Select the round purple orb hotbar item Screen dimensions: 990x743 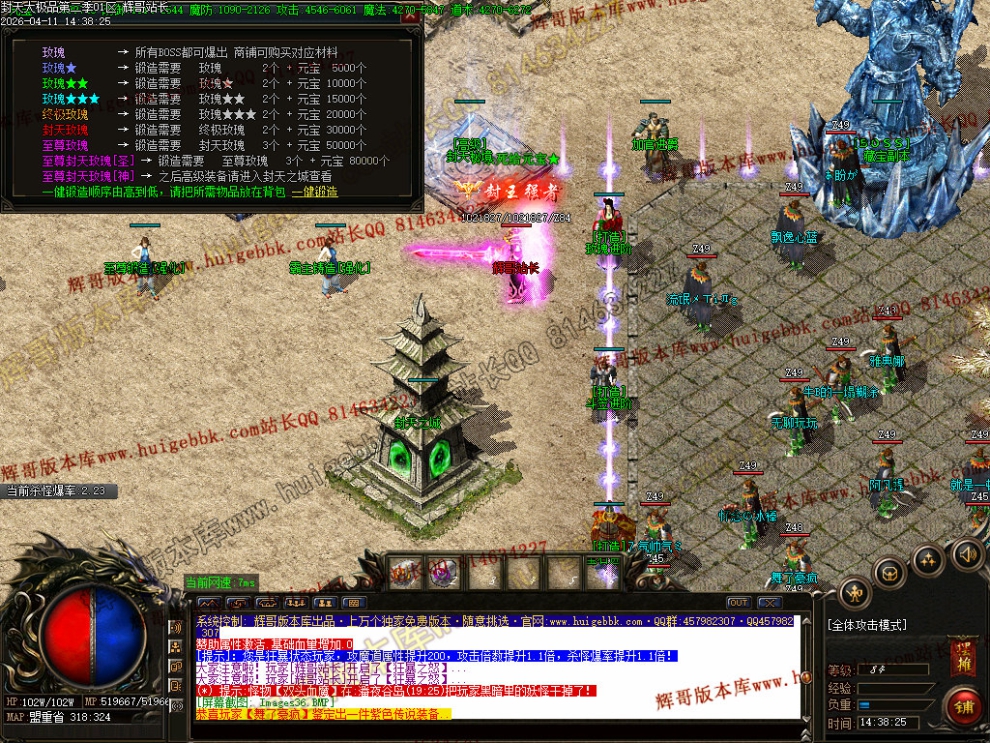click(444, 573)
